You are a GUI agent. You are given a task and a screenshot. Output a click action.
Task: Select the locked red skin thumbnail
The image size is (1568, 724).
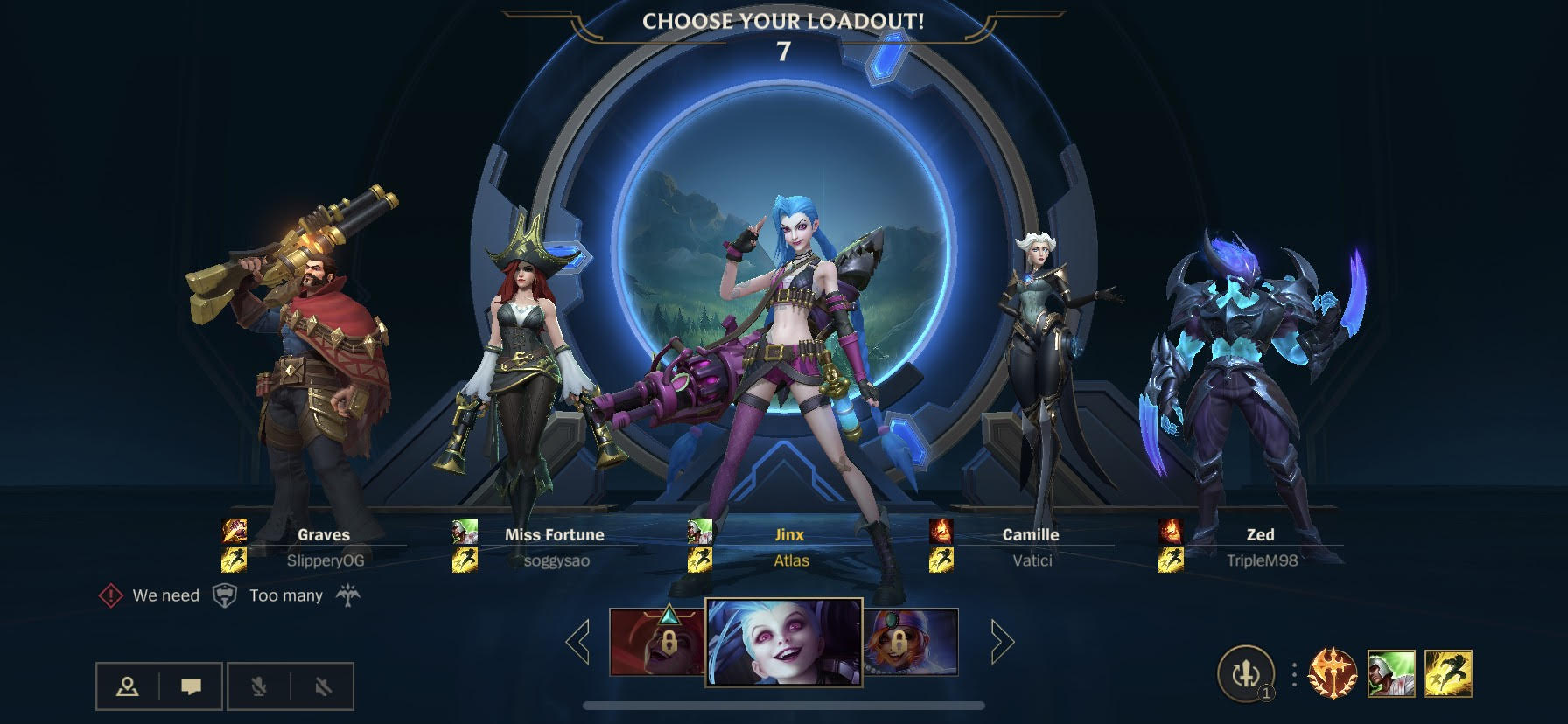click(656, 643)
